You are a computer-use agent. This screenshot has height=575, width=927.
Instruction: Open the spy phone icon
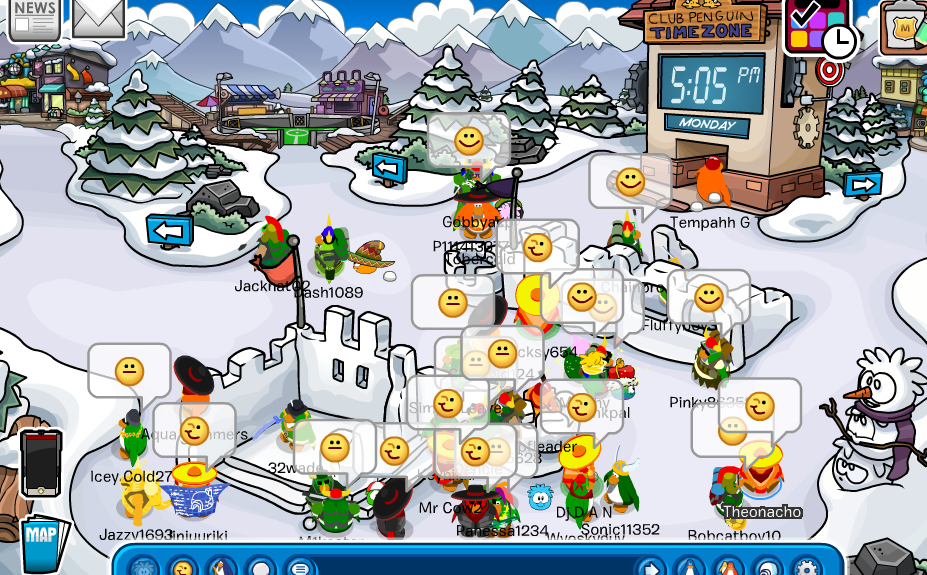[x=40, y=463]
